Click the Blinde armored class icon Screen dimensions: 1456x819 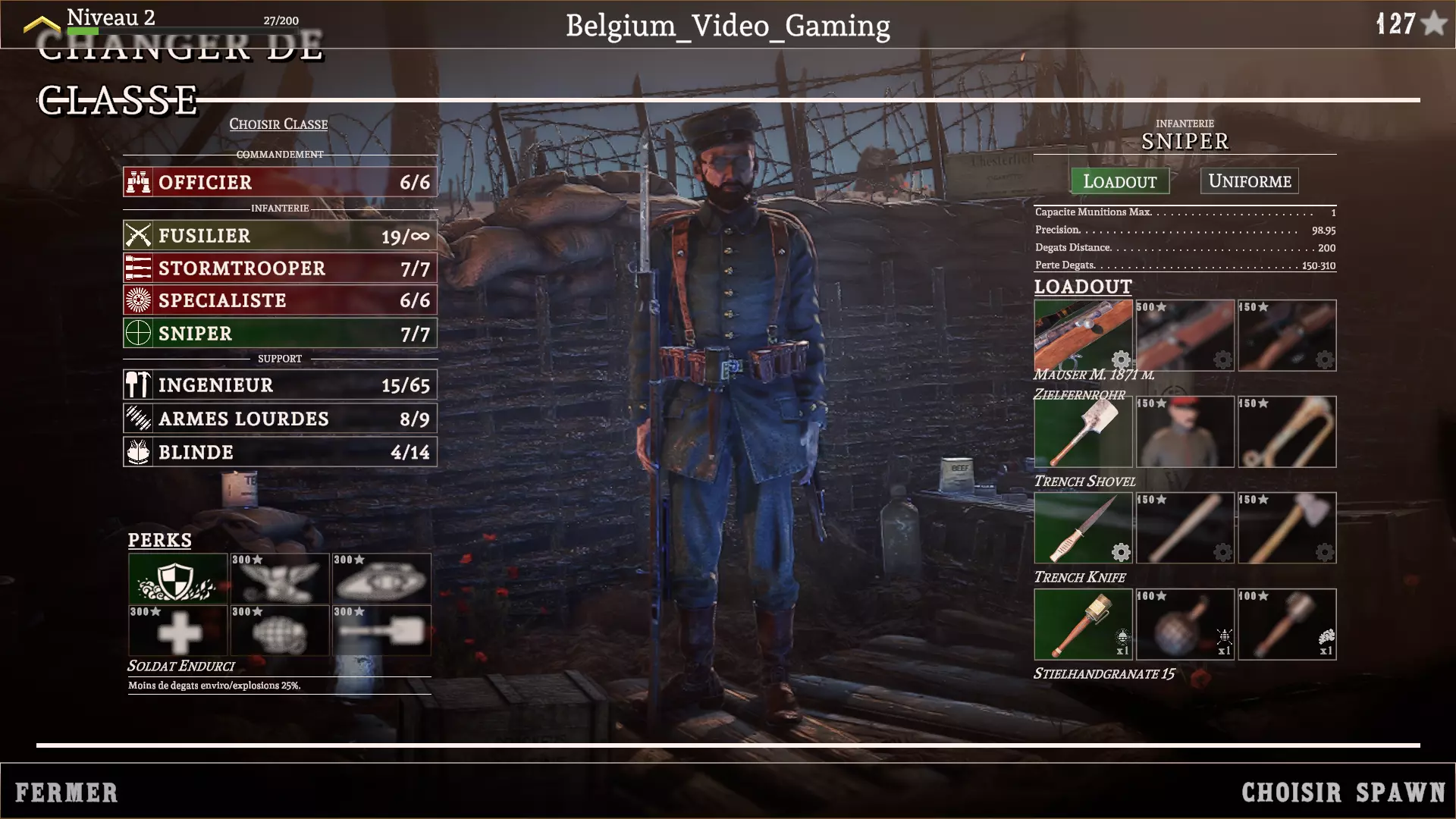[x=137, y=451]
